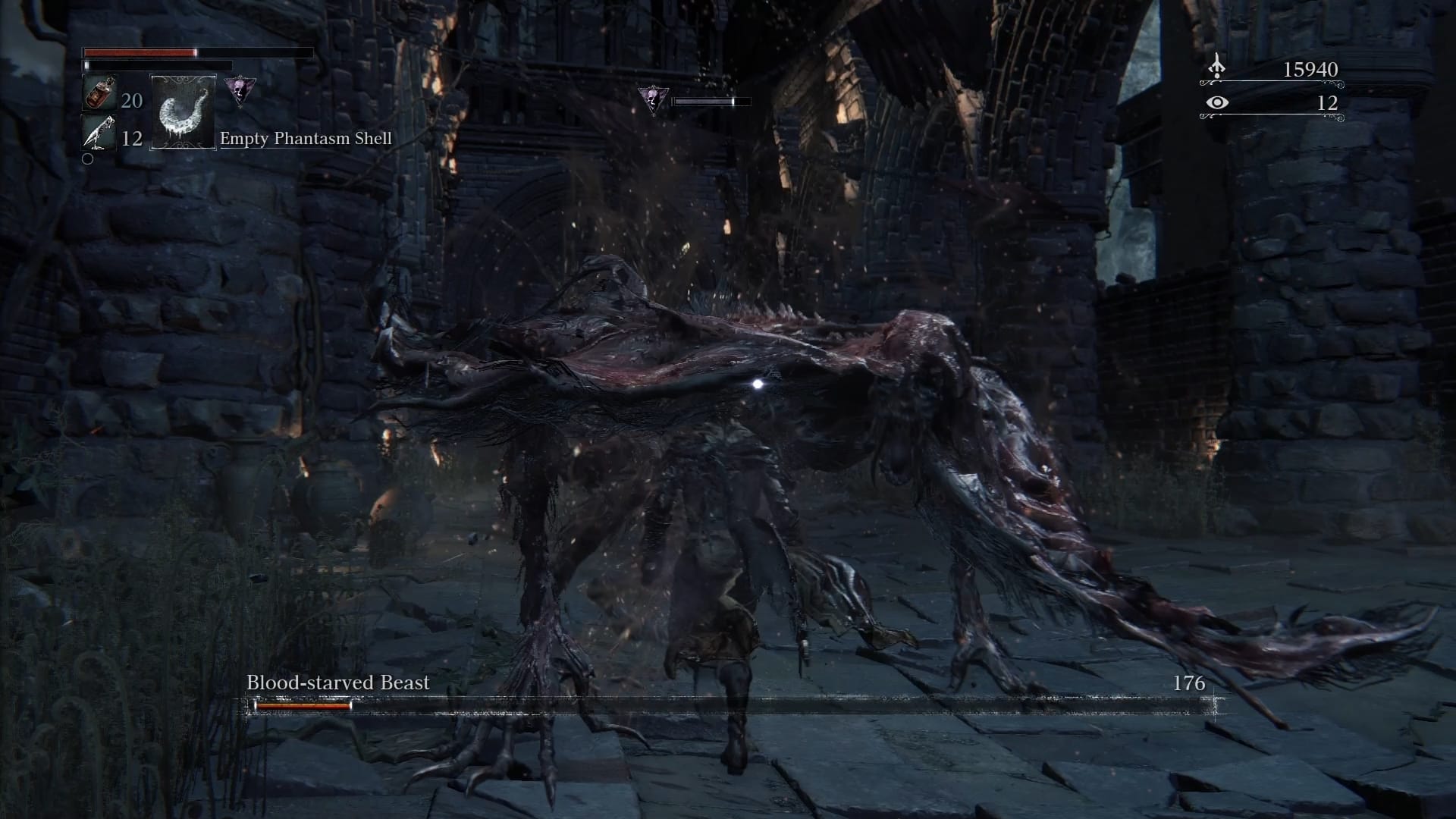Expand the status buff meter near the beast

pyautogui.click(x=707, y=99)
